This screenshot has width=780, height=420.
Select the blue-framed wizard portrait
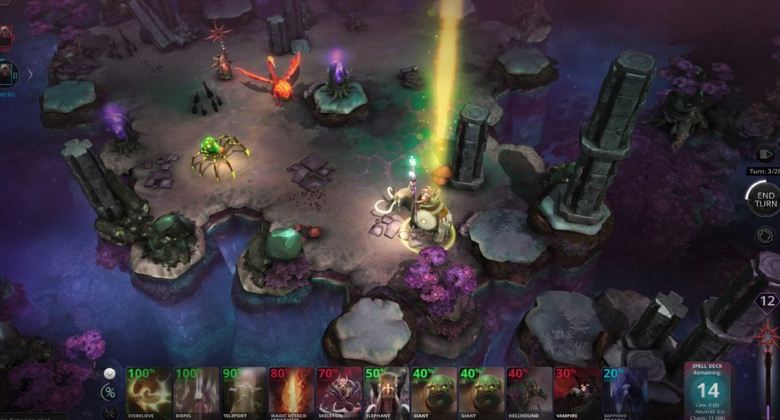pos(6,73)
